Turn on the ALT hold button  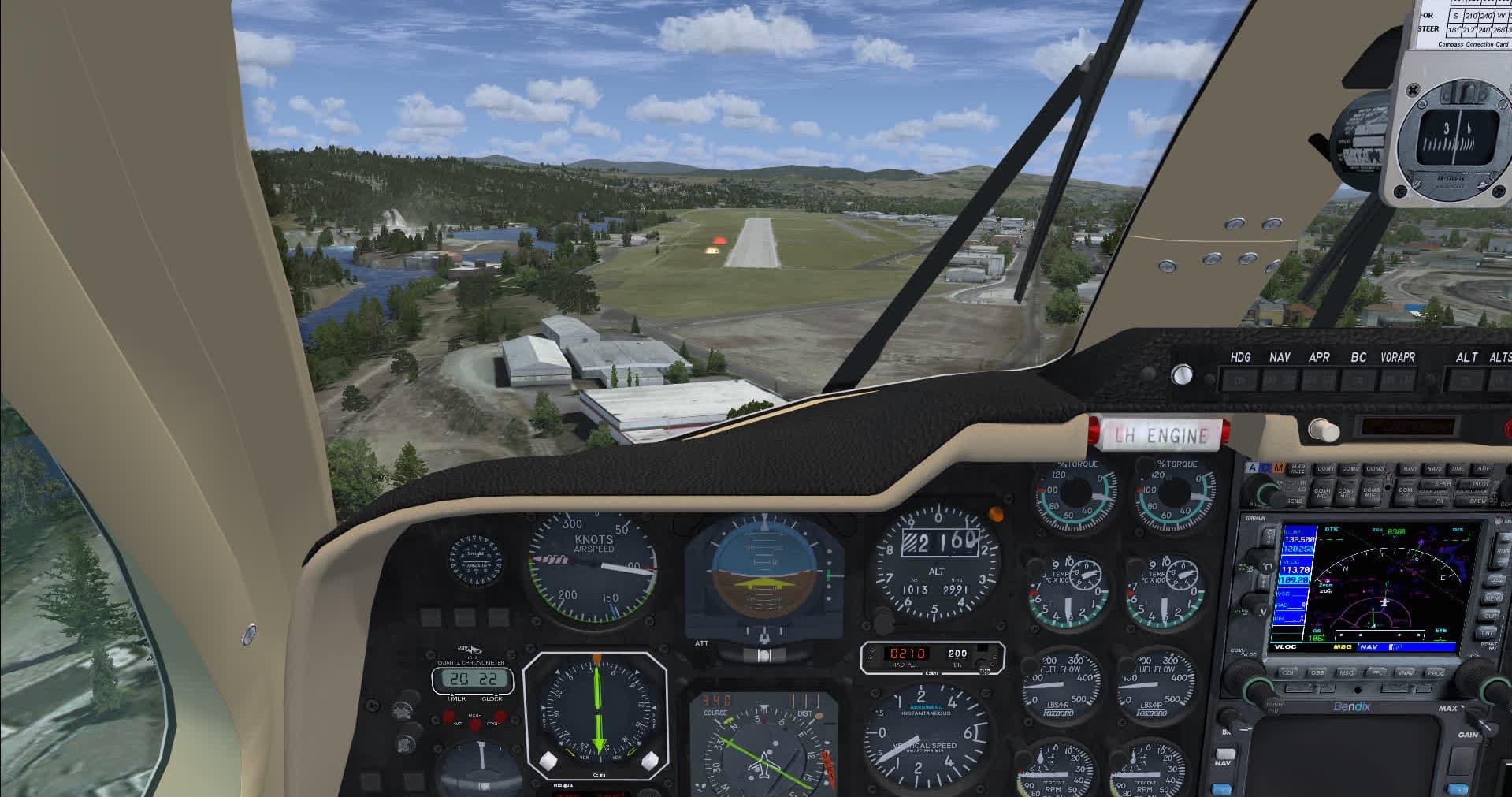1466,382
